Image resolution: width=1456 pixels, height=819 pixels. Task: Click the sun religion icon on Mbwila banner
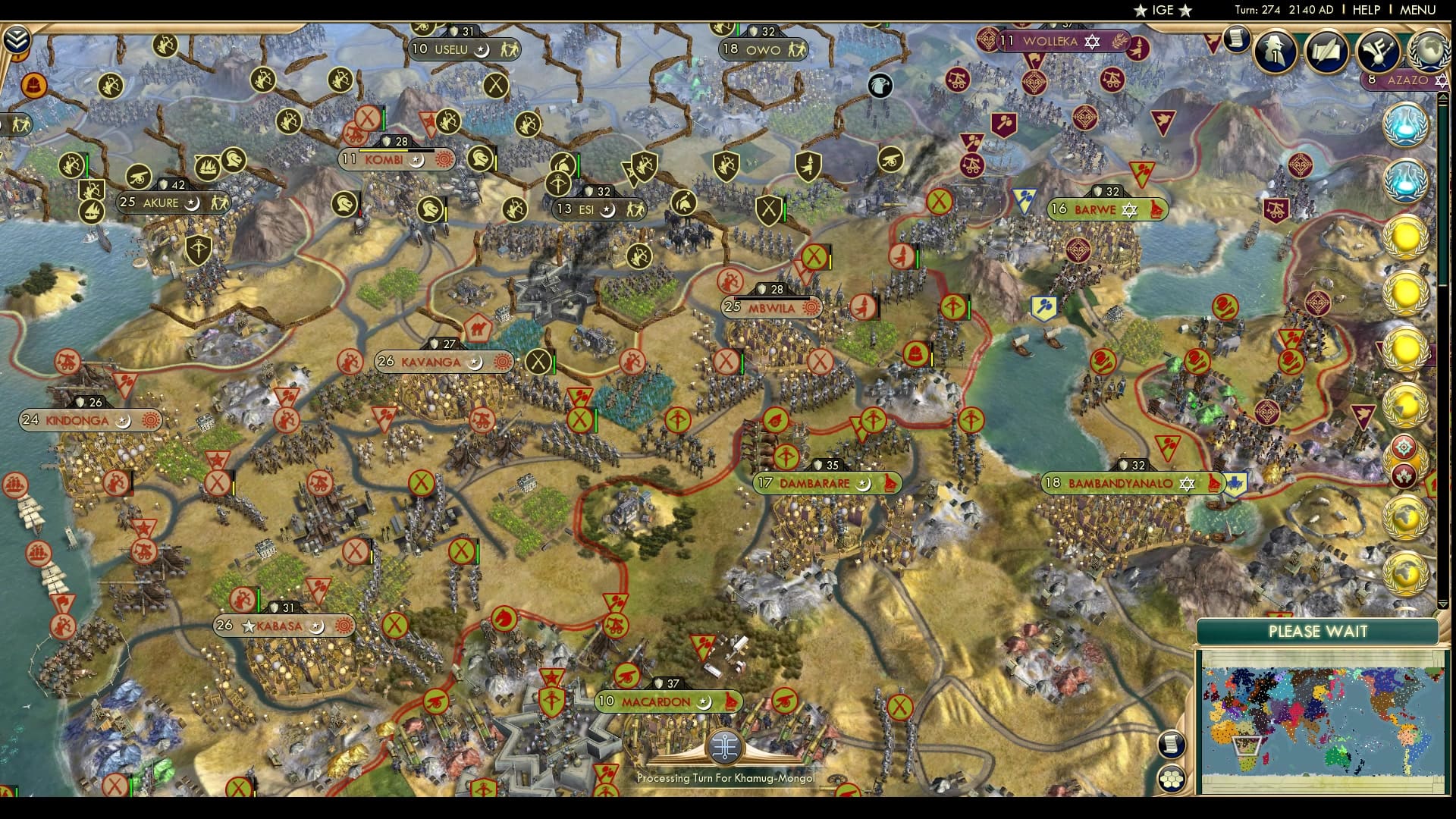coord(809,307)
